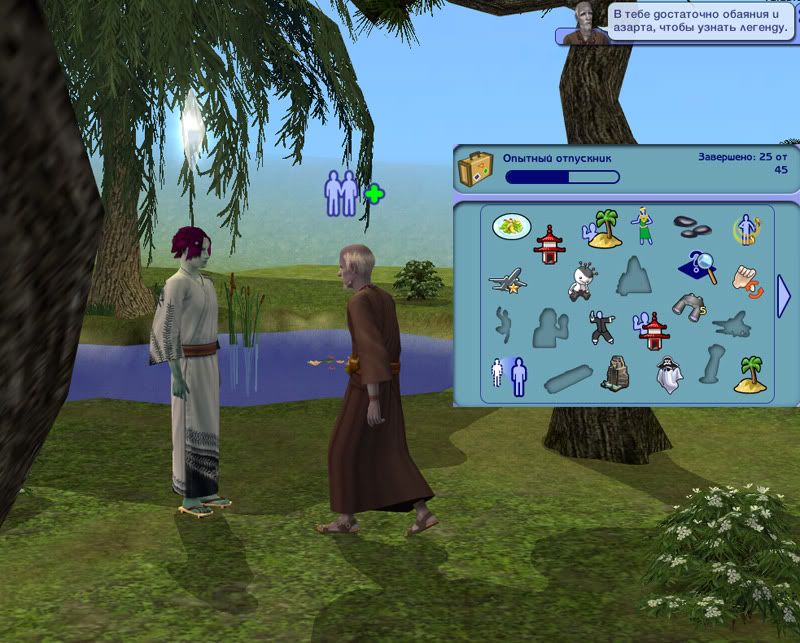
Task: Click the two sim silhouettes memento
Action: point(509,375)
